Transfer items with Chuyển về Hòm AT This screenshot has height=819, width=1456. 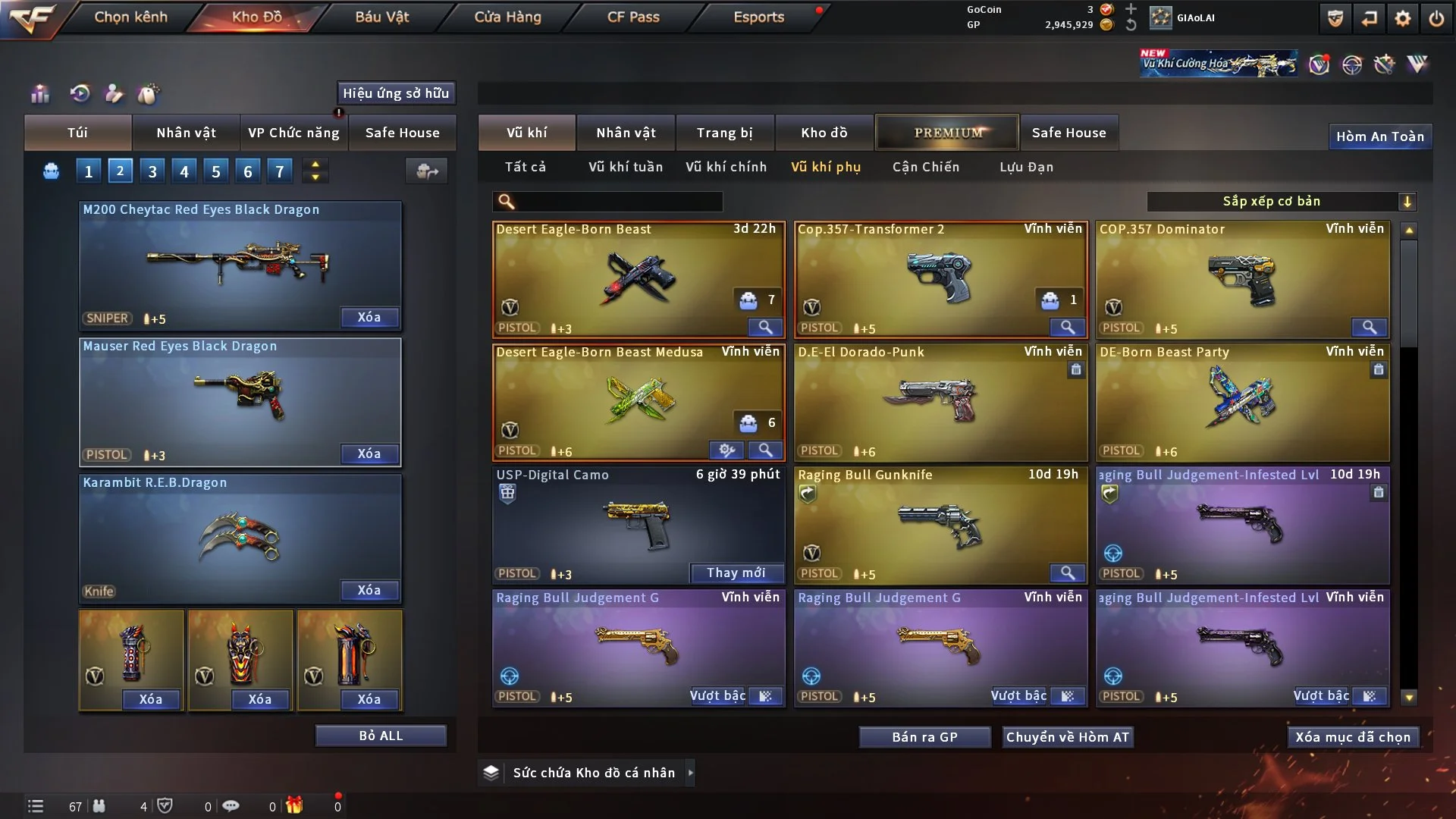(1068, 737)
